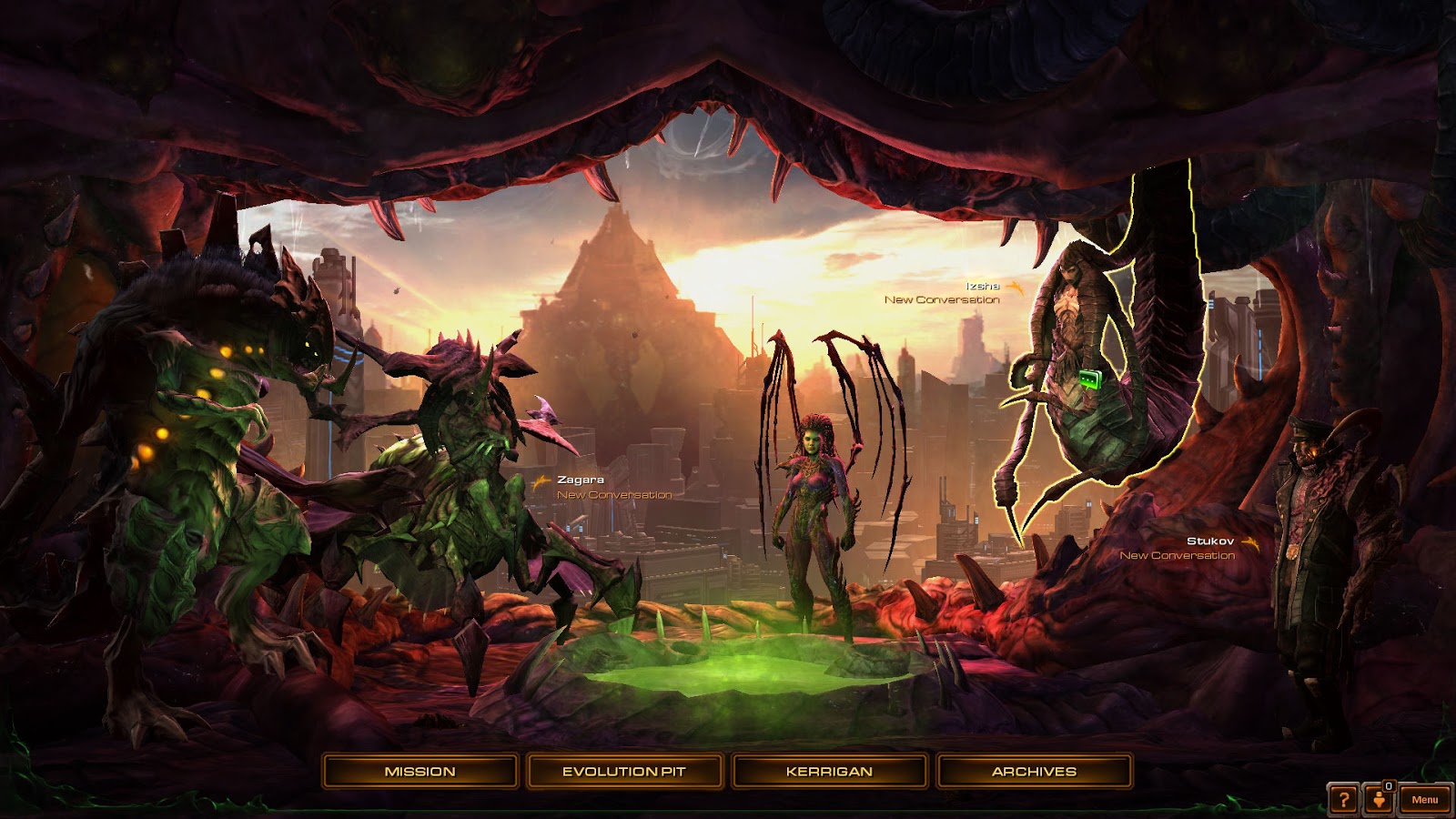Open the Mission panel
This screenshot has width=1456, height=819.
pos(420,772)
